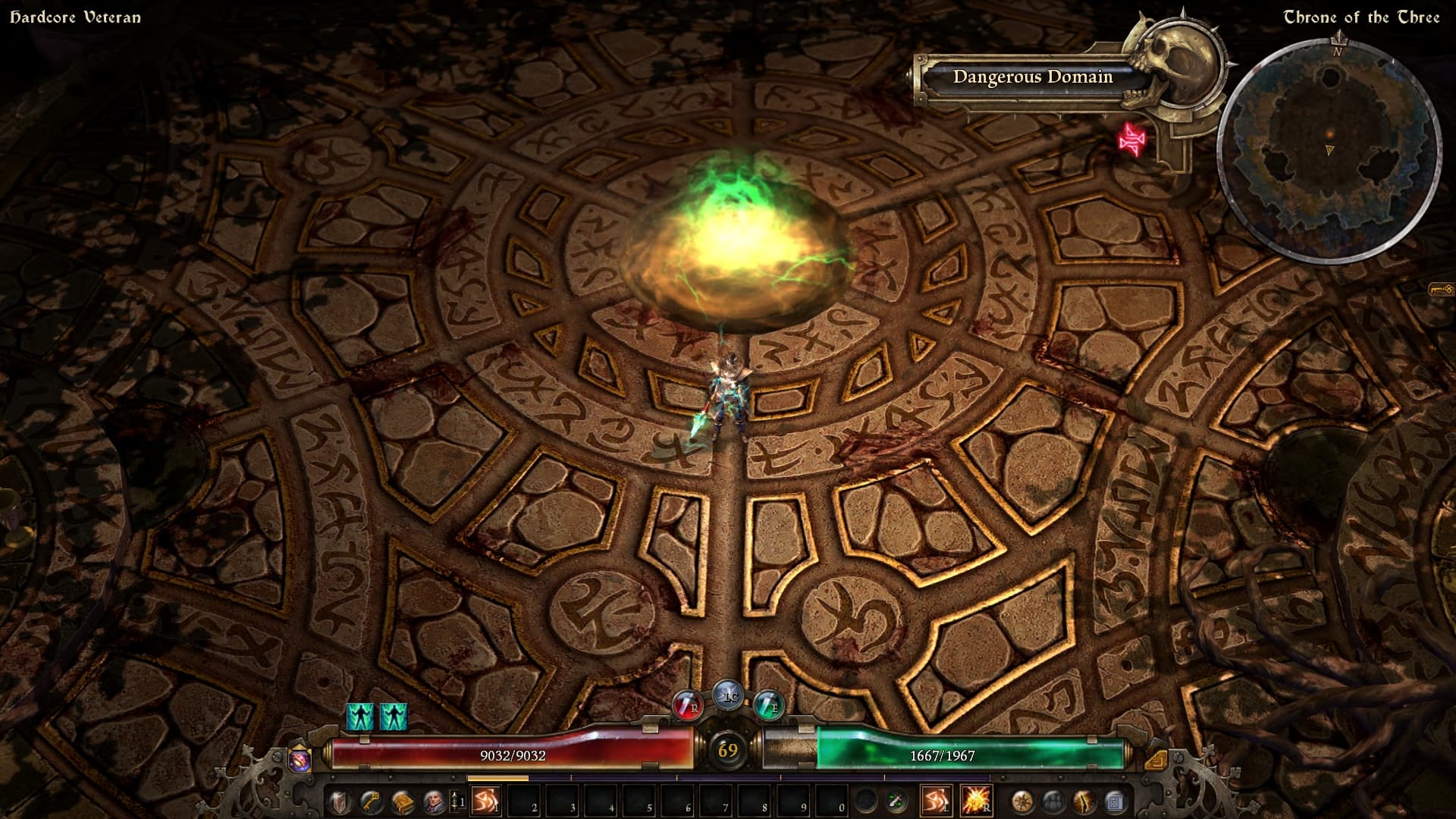The width and height of the screenshot is (1456, 819).
Task: Click the golden key icon button
Action: point(370,801)
